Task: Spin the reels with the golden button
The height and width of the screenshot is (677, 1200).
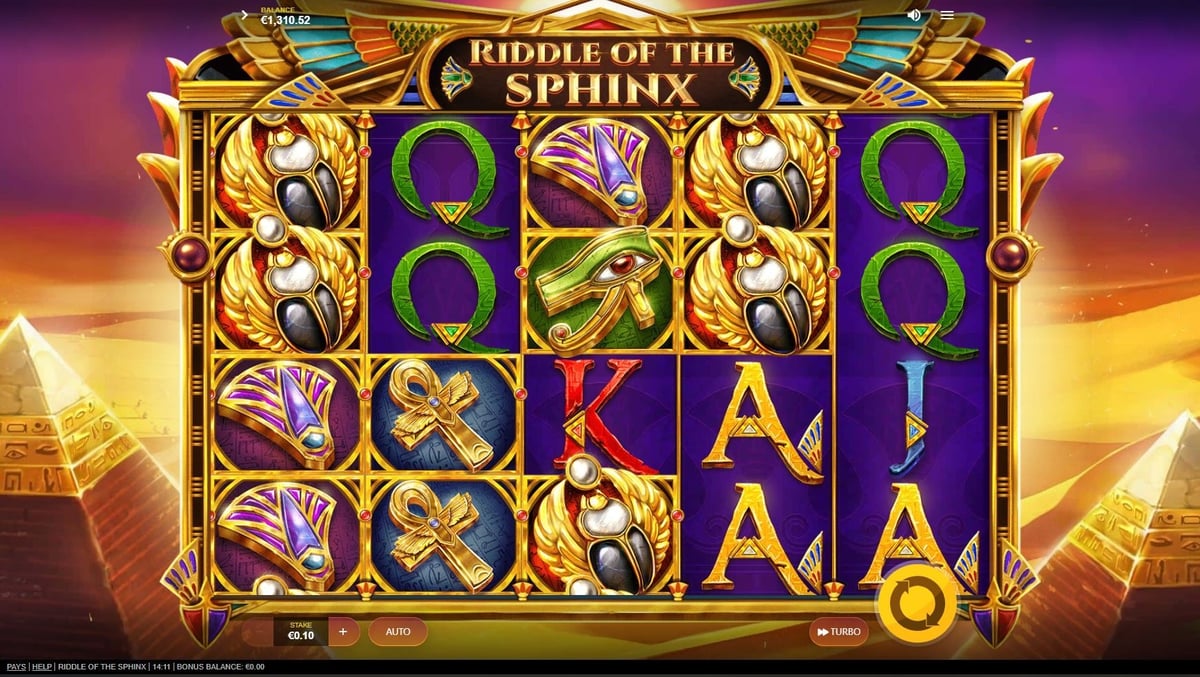Action: click(917, 603)
